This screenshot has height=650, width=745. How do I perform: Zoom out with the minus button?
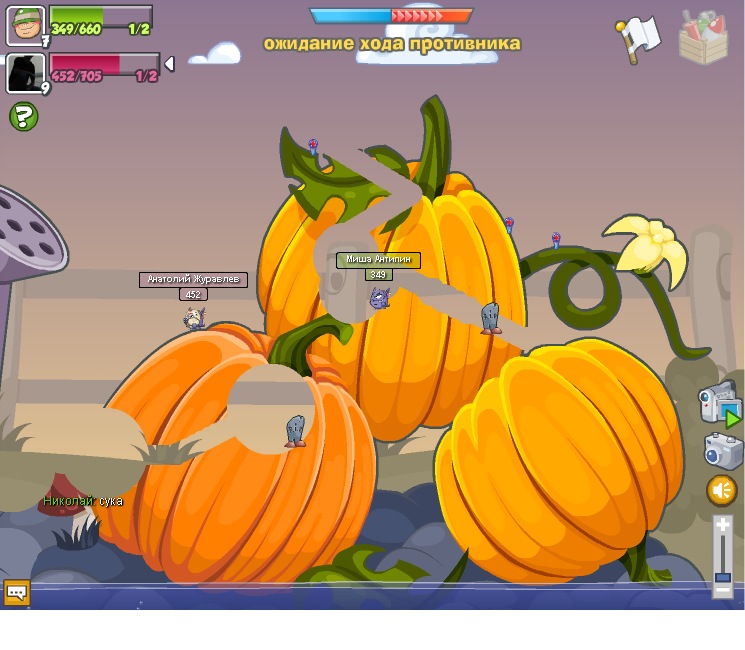[722, 590]
